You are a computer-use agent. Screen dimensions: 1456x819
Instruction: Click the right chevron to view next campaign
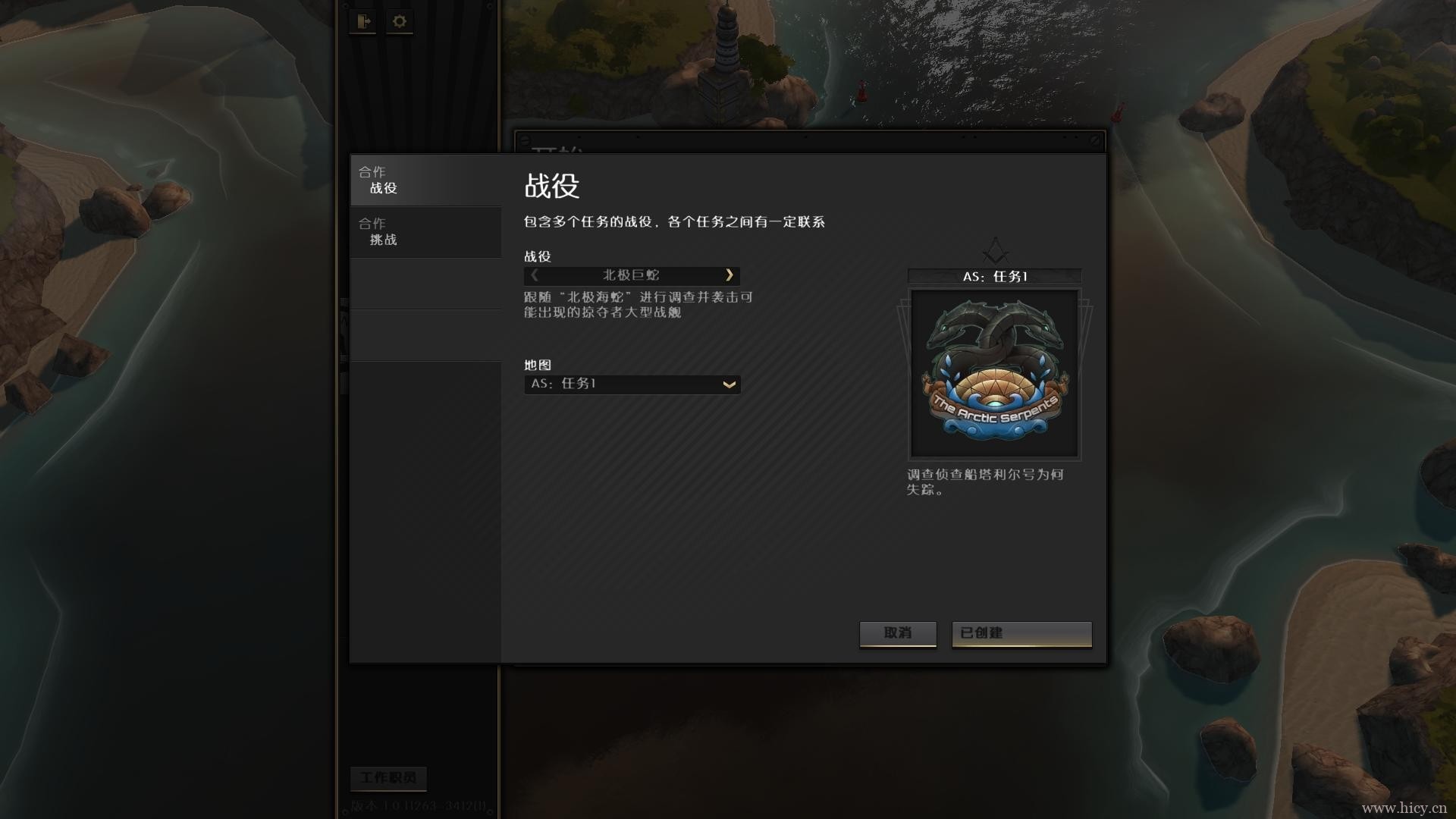(730, 276)
